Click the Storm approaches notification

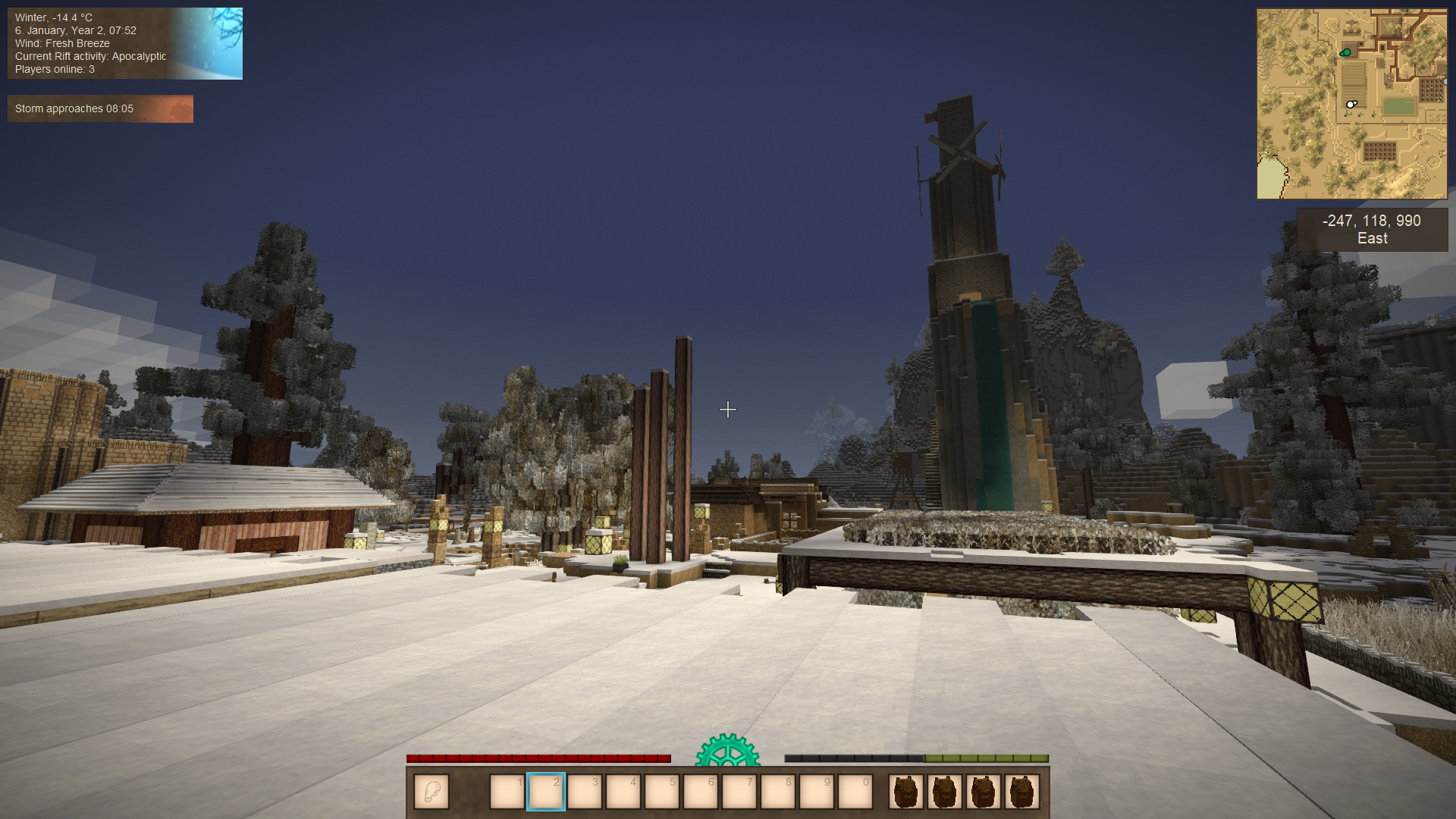point(100,108)
